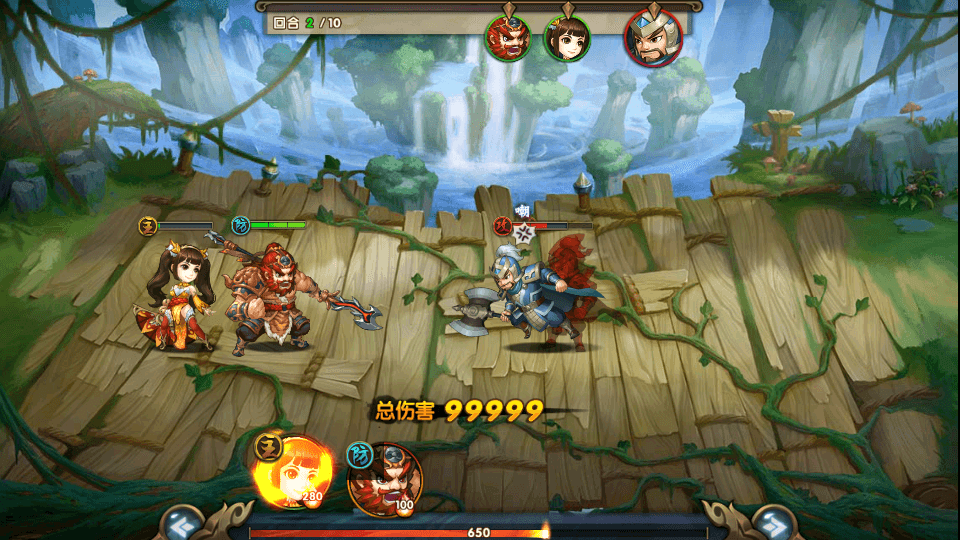
Task: Select the helmeted enemy general turn-order portrait
Action: click(x=653, y=37)
